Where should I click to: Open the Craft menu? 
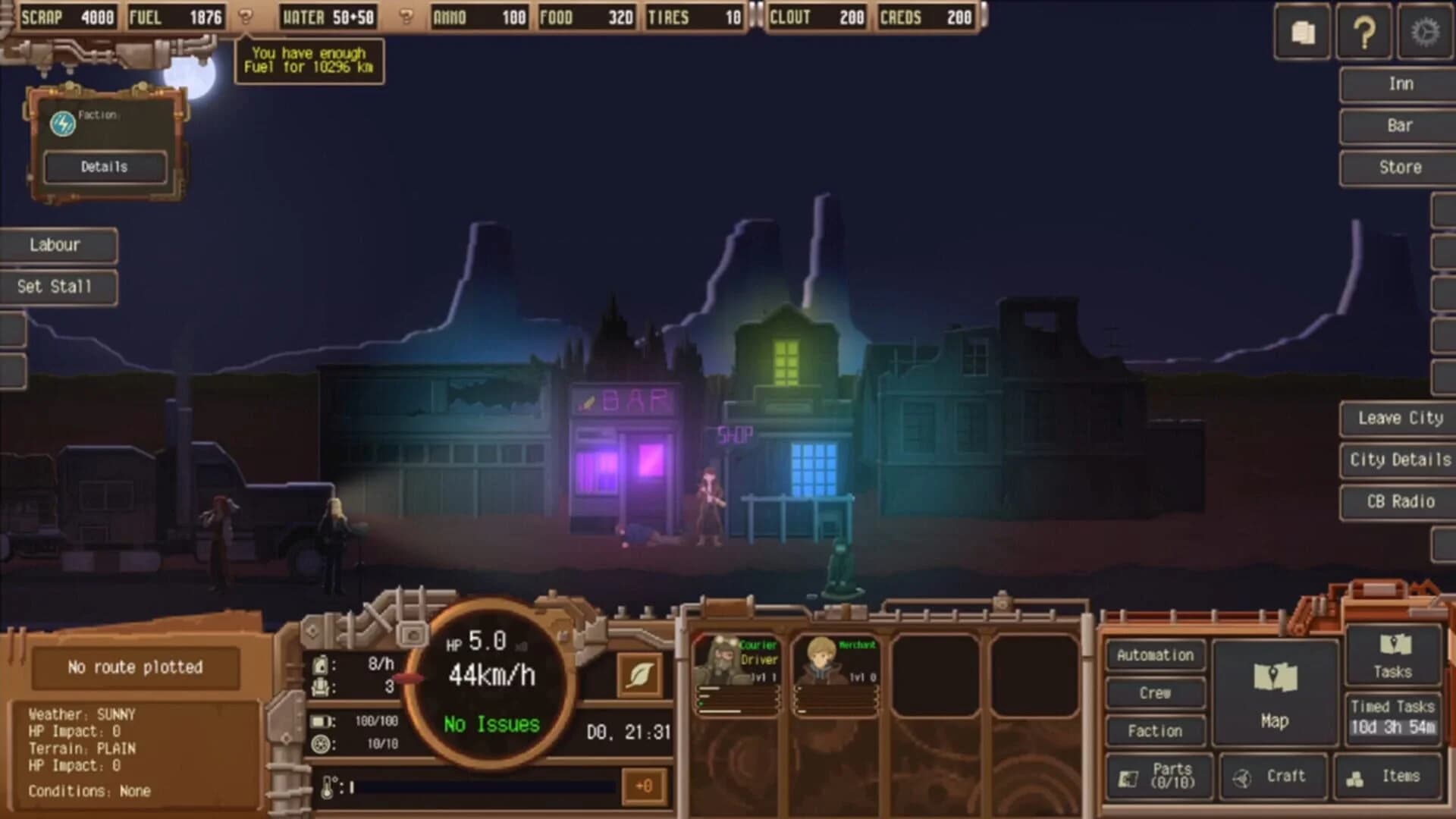point(1274,776)
